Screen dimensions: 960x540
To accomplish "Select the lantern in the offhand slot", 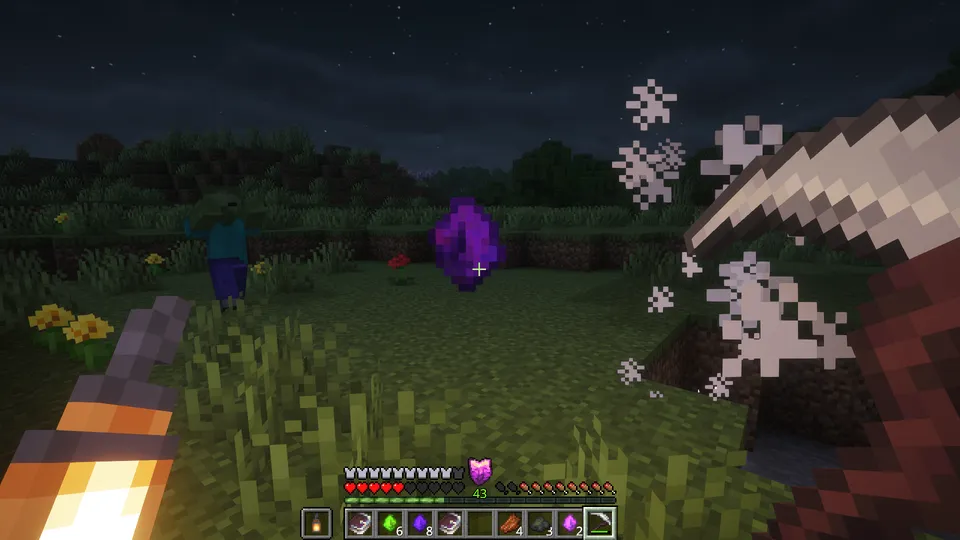I will click(316, 522).
